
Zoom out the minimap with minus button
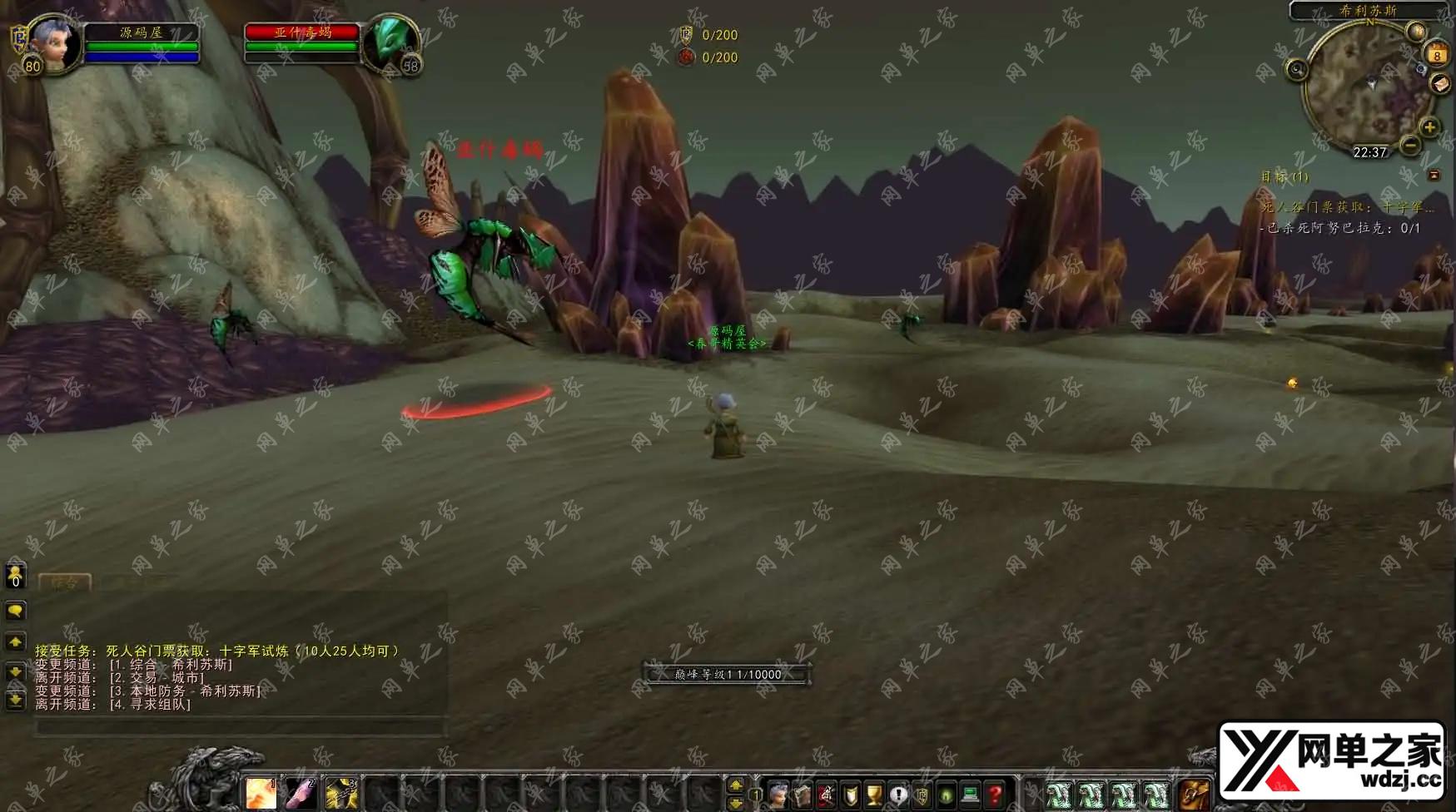(x=1410, y=146)
